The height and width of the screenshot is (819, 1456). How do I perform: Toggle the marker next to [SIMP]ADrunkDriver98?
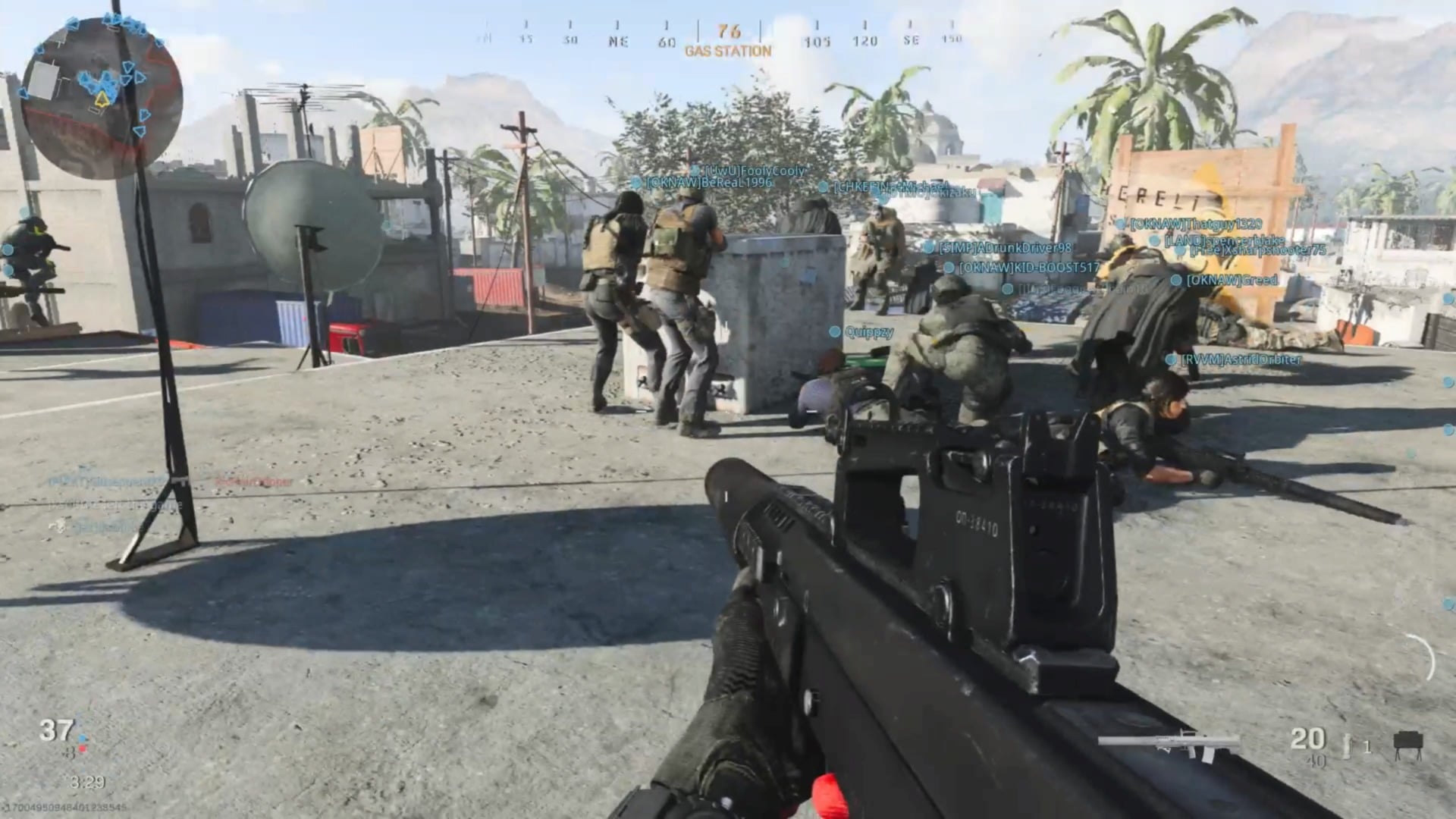click(x=930, y=247)
